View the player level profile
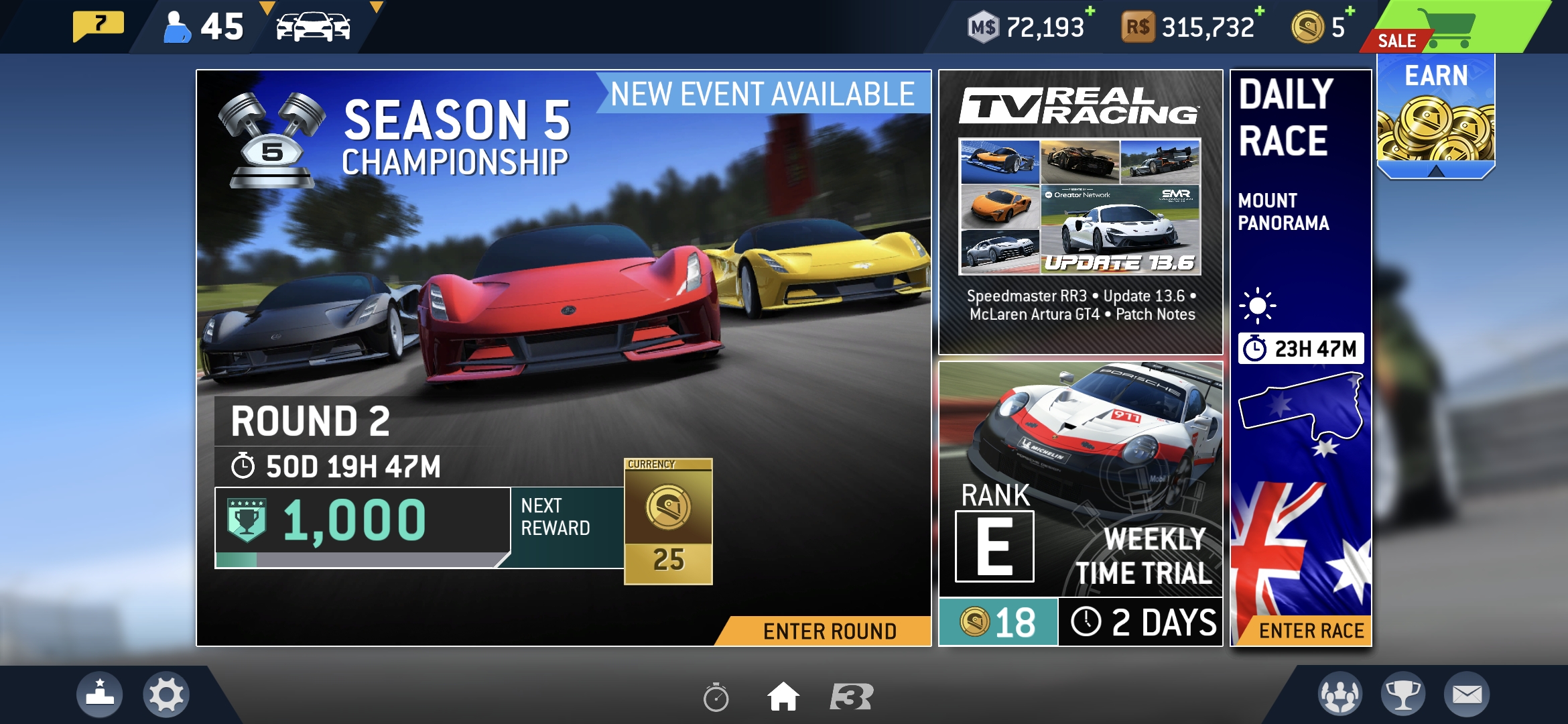The height and width of the screenshot is (724, 1568). click(204, 27)
